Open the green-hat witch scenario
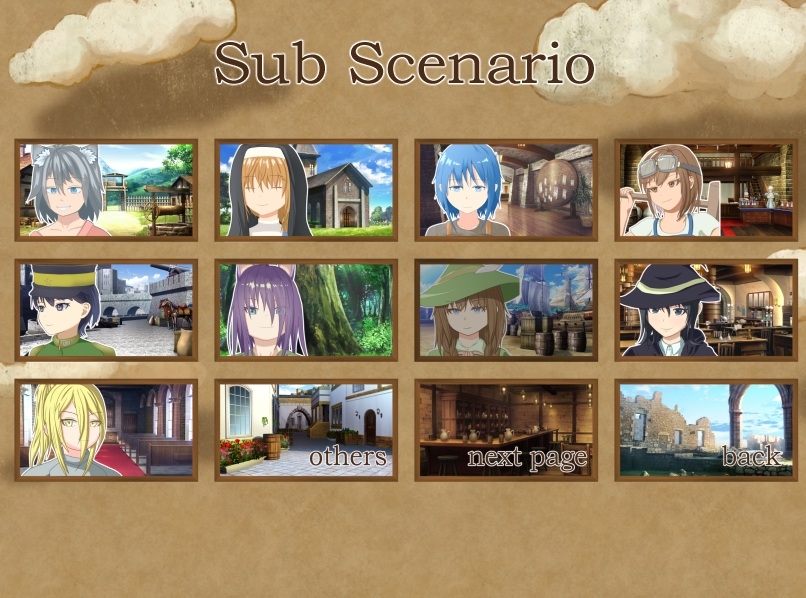806x598 pixels. tap(506, 310)
